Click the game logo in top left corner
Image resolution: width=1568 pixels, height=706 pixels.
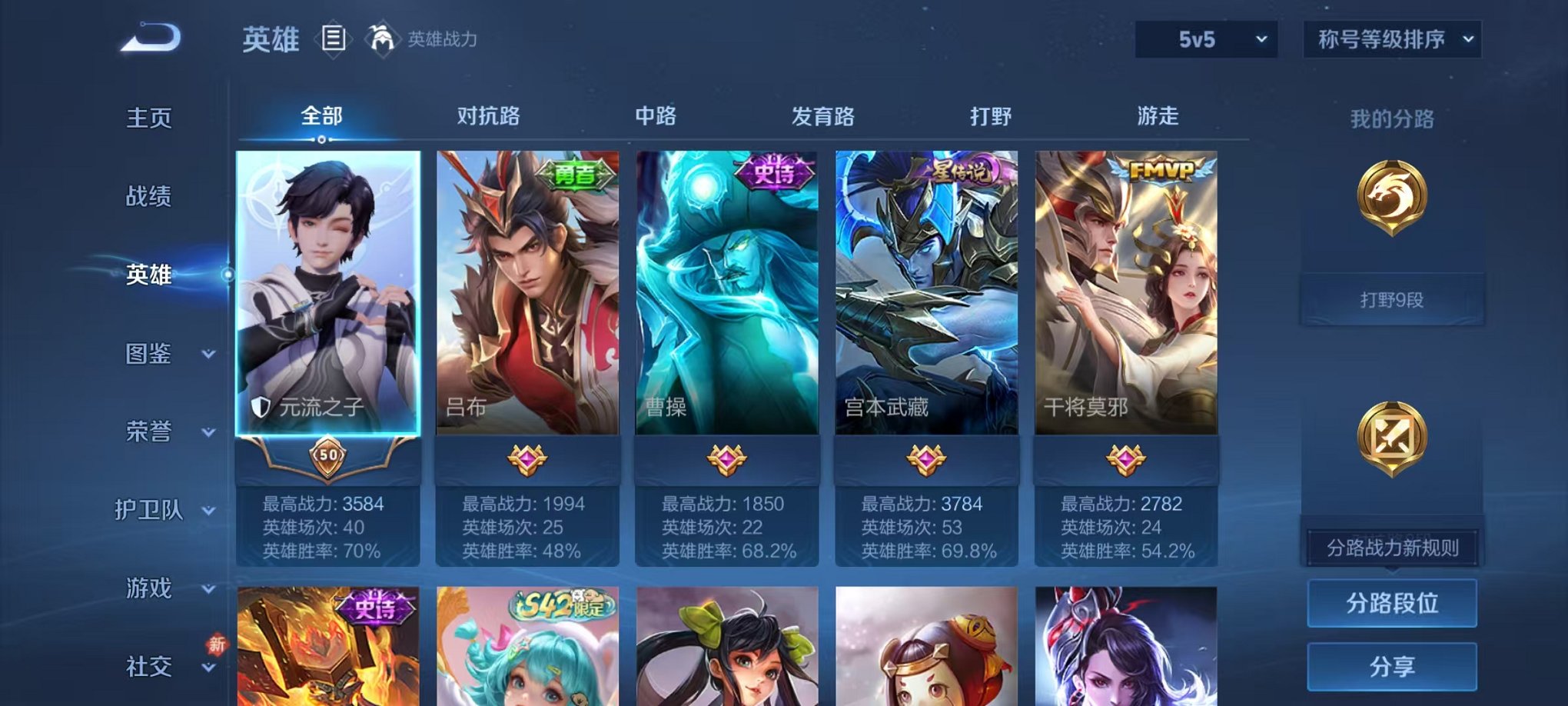151,35
